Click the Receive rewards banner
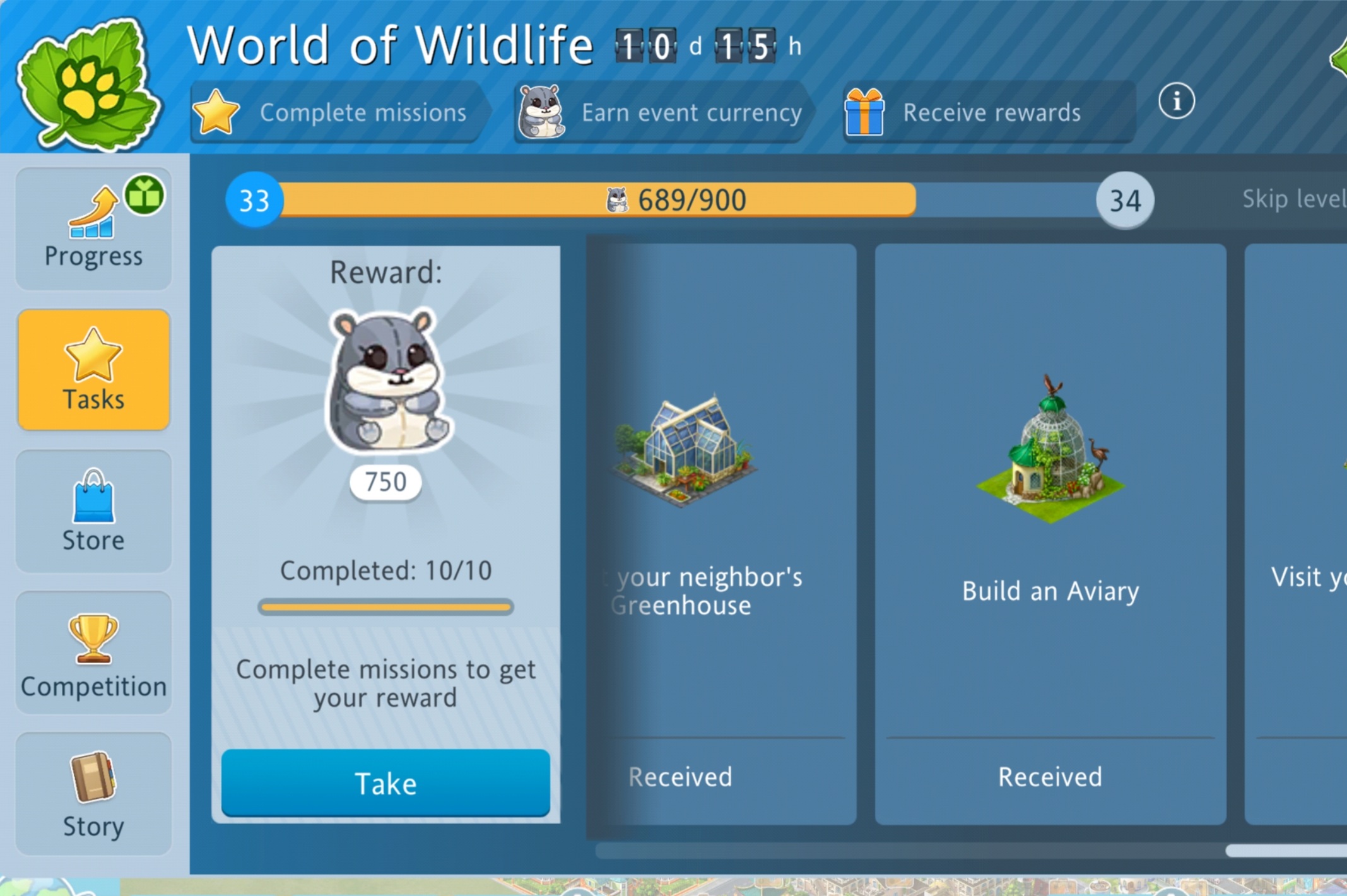The width and height of the screenshot is (1347, 896). (x=987, y=112)
